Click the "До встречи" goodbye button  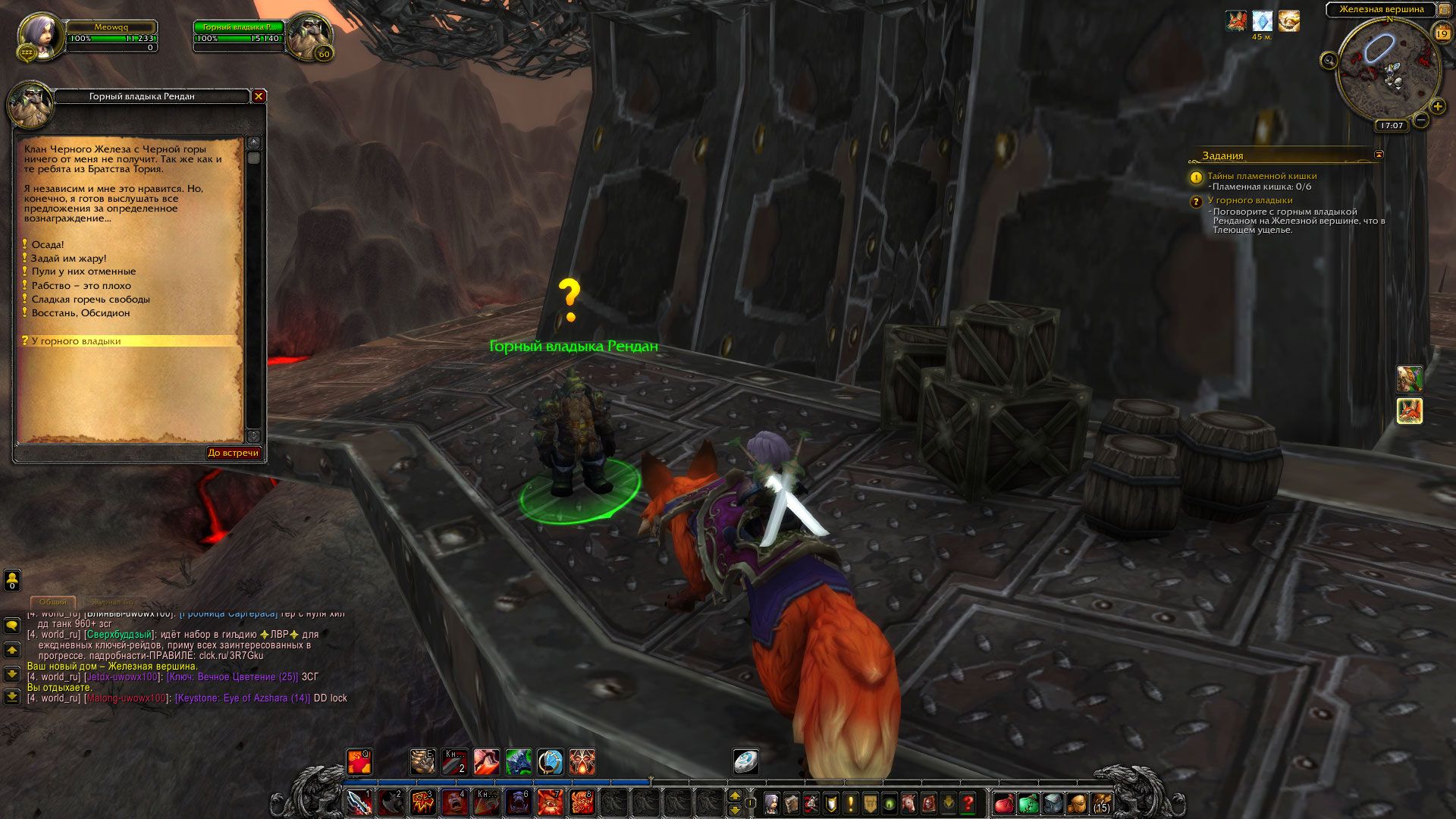[234, 453]
